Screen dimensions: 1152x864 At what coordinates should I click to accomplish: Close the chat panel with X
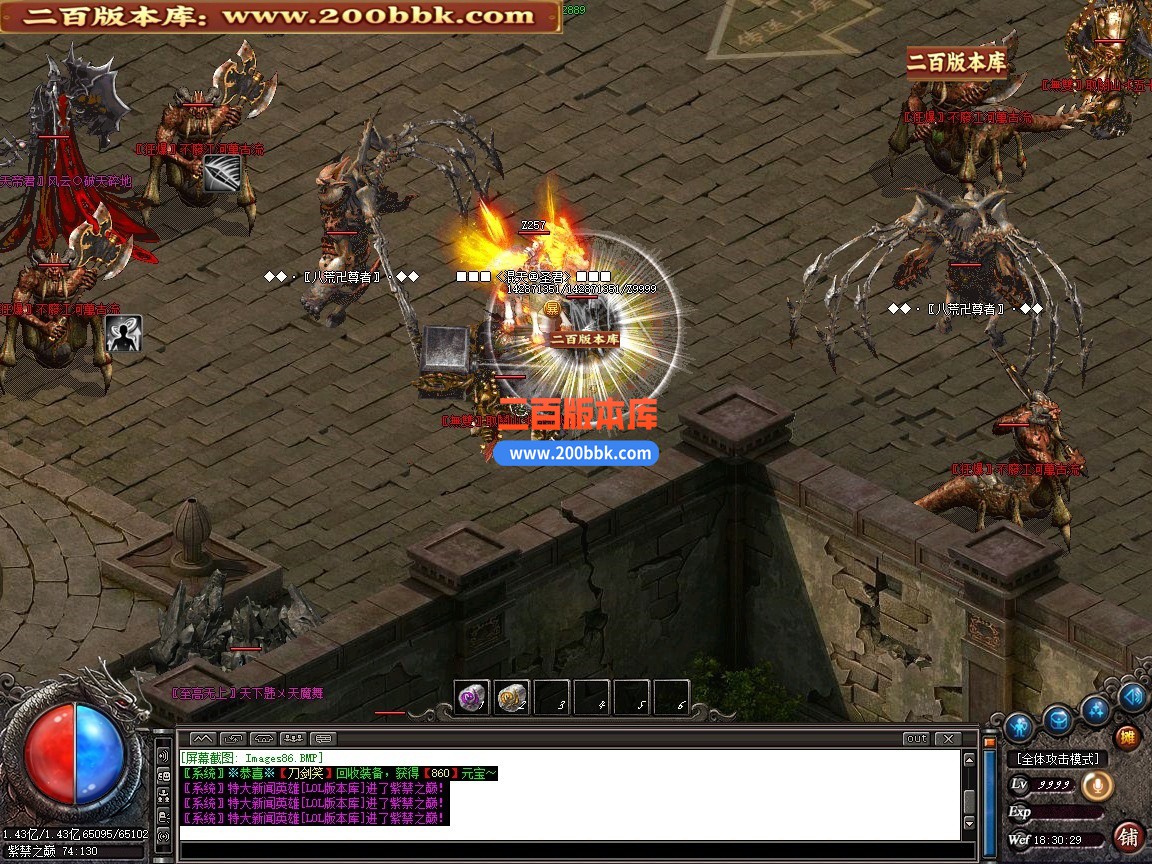(x=946, y=739)
